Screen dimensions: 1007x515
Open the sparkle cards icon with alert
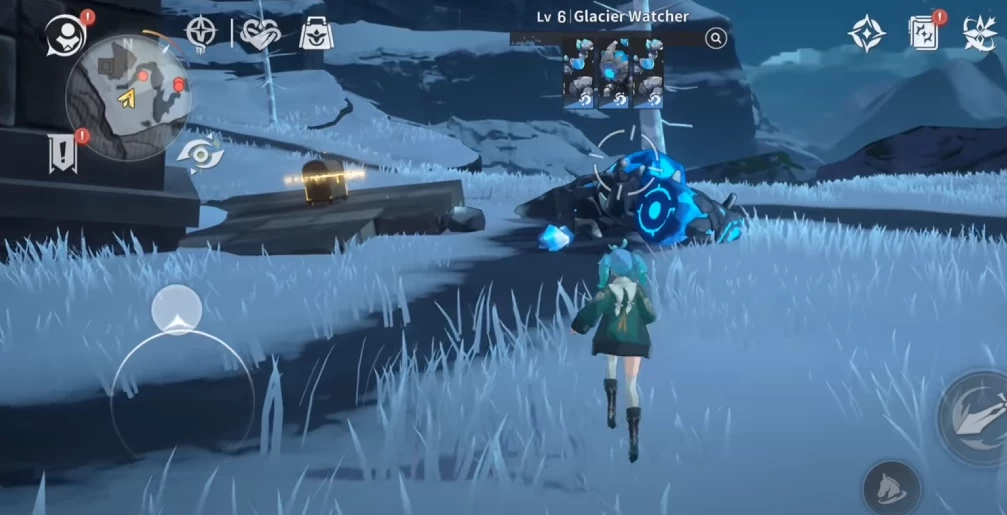(925, 34)
